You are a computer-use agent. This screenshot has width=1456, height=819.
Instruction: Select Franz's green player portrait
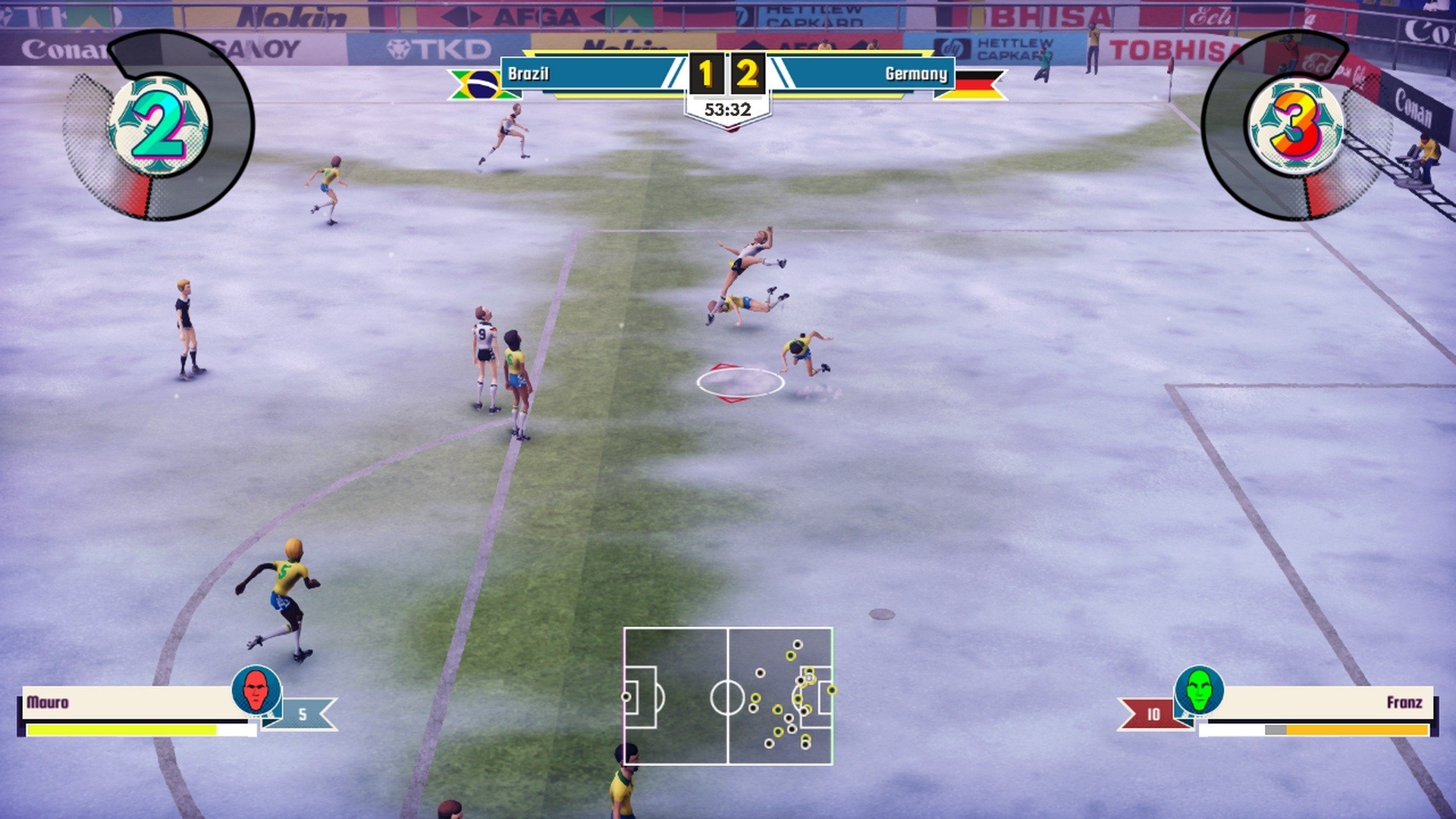[1199, 689]
